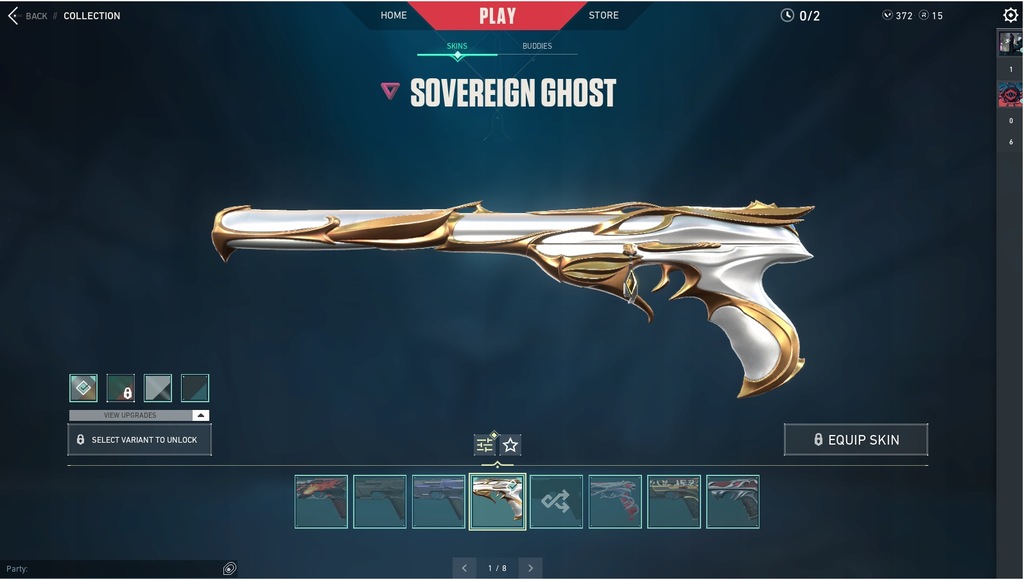
Task: Click the red PLAY button
Action: (497, 16)
